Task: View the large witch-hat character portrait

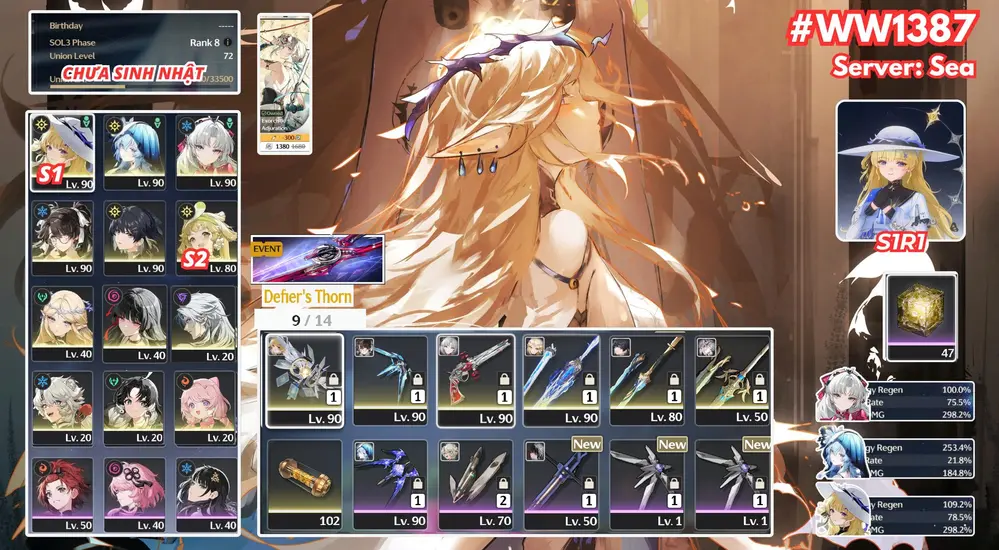Action: pyautogui.click(x=900, y=170)
